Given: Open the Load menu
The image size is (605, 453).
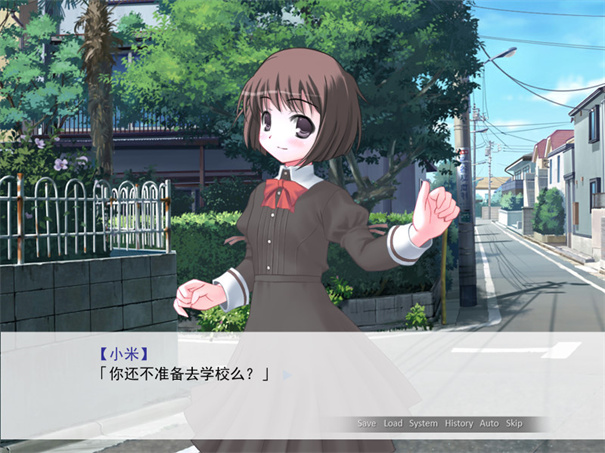Looking at the screenshot, I should coord(393,423).
